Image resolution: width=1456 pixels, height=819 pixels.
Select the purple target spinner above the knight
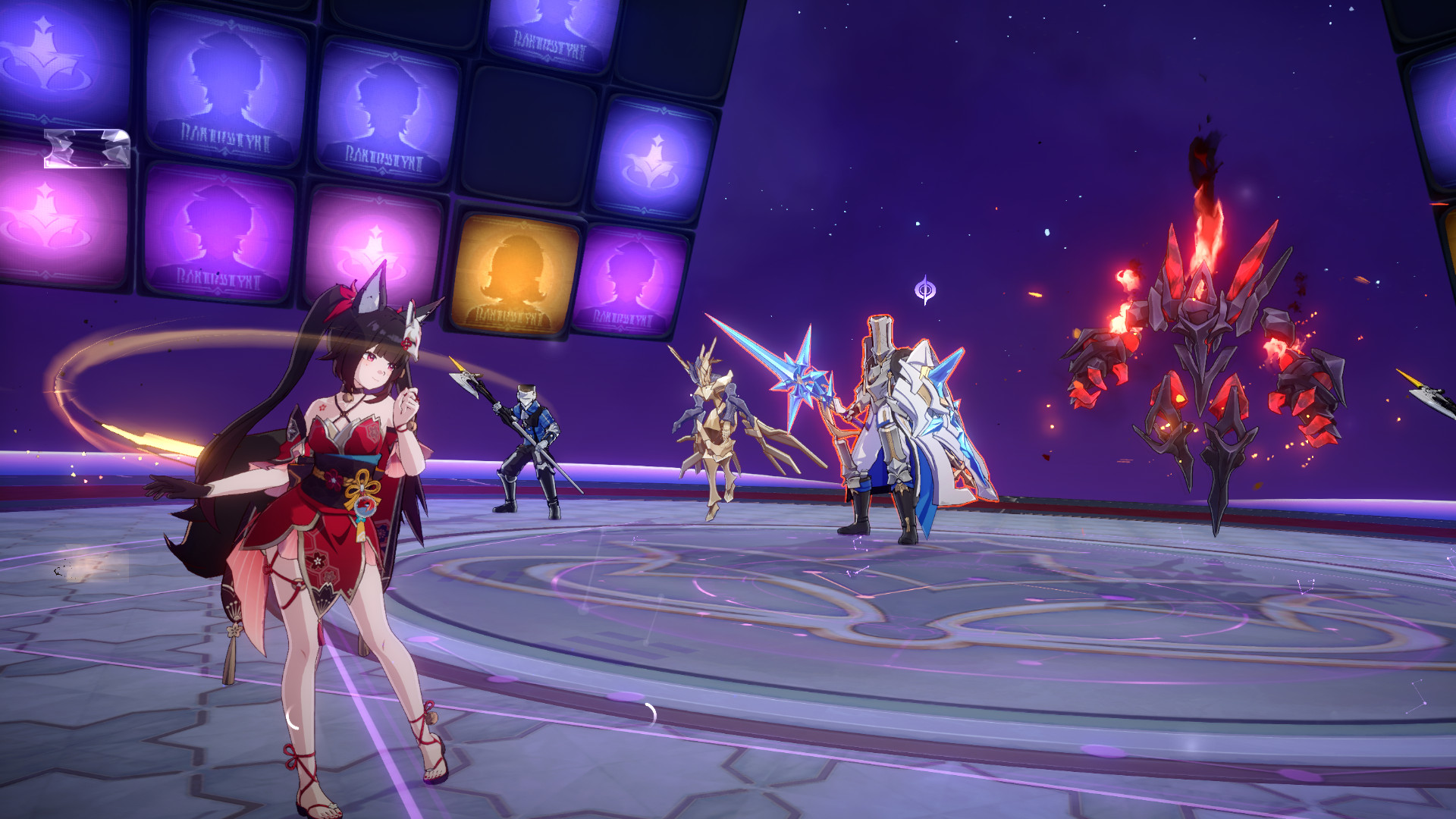924,288
